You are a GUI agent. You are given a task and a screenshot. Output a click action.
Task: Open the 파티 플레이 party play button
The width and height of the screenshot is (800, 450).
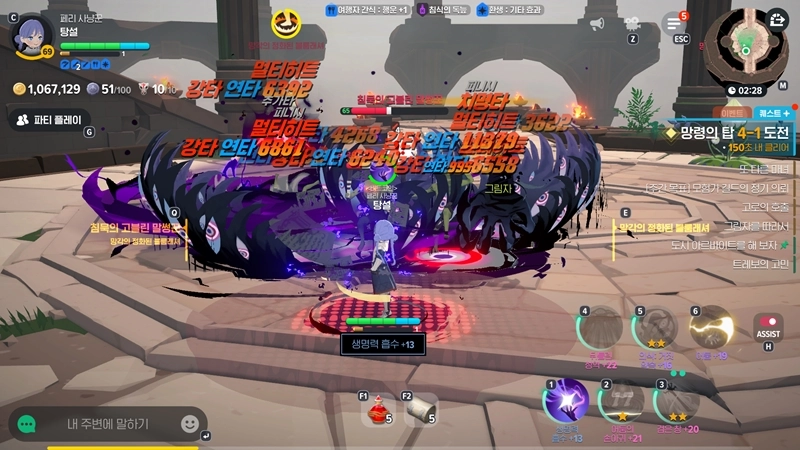[x=48, y=119]
